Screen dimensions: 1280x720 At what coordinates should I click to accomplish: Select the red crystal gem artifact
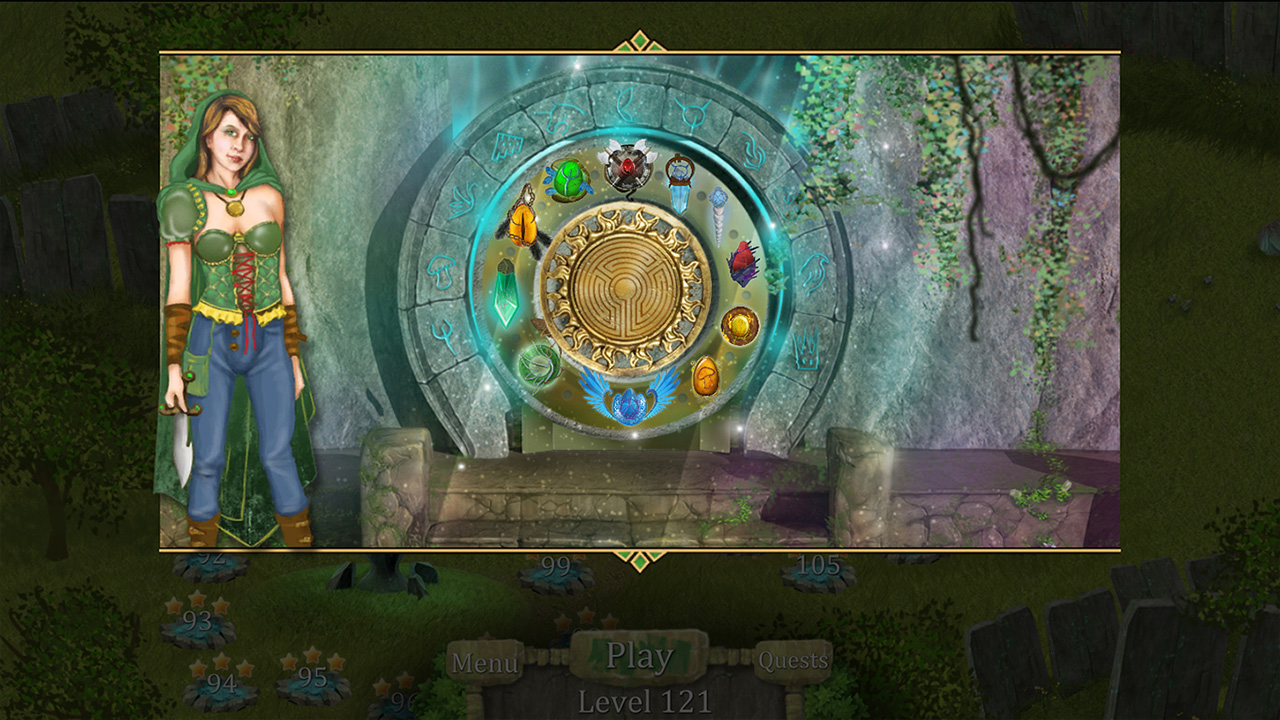(x=744, y=262)
